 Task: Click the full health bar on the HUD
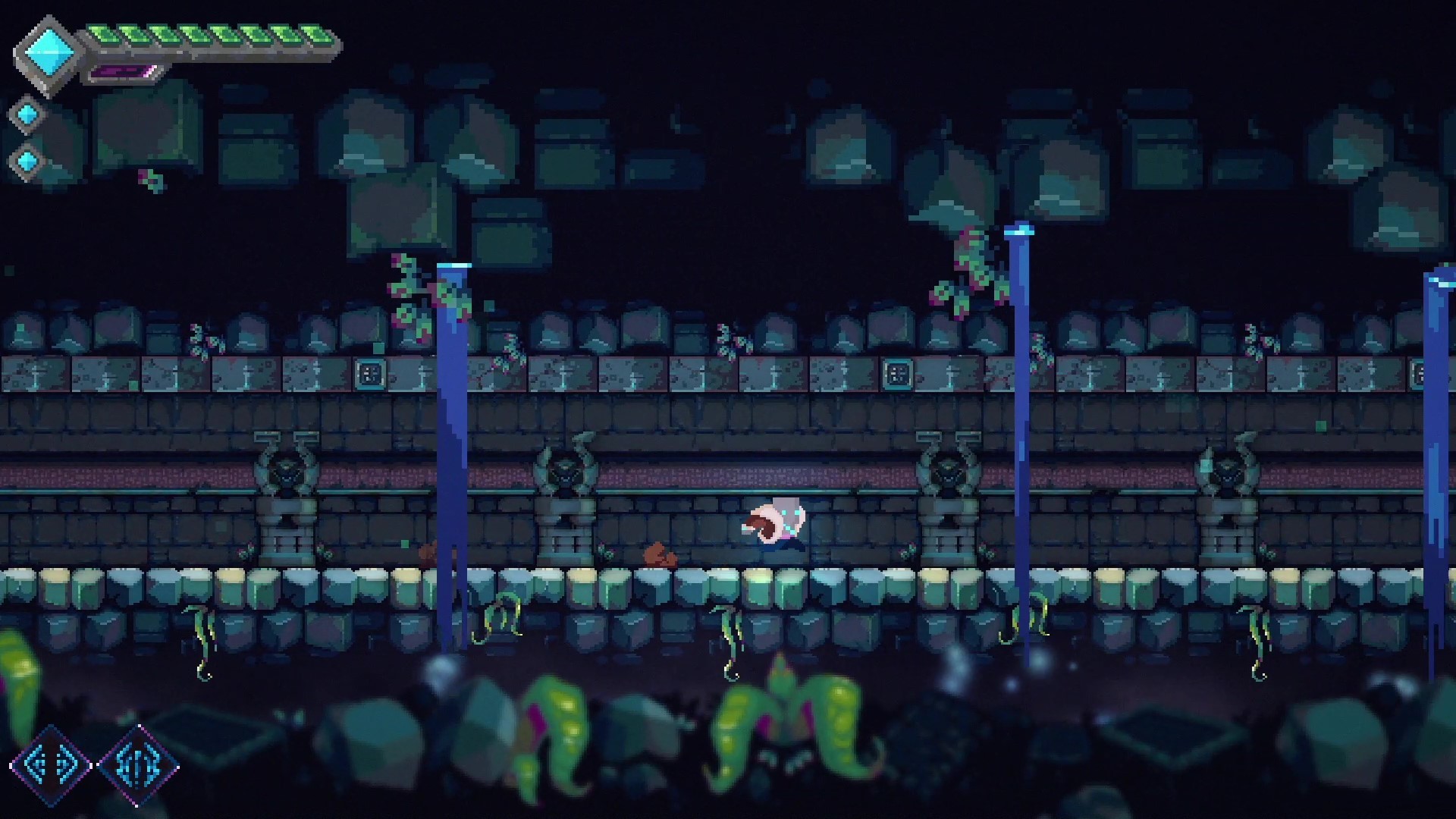coord(209,33)
